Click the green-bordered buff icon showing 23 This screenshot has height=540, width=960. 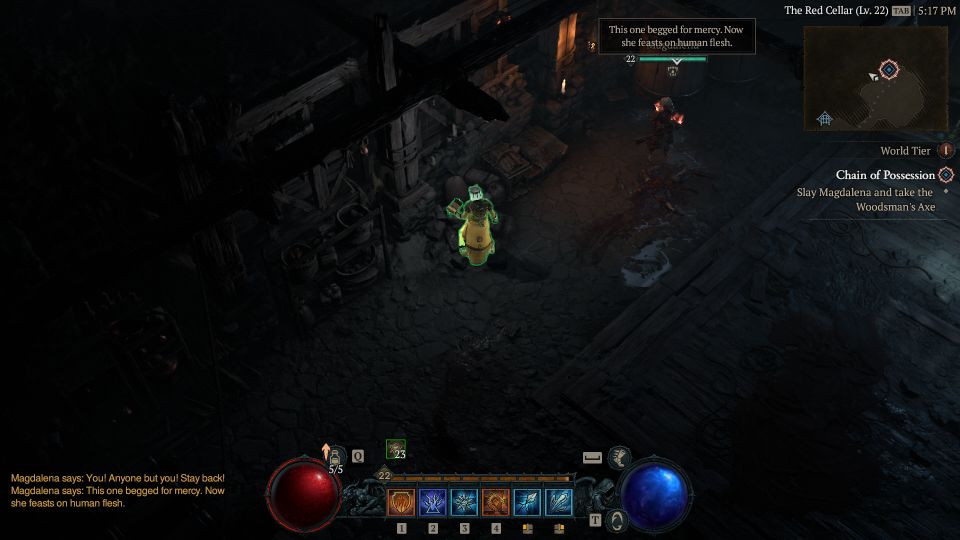(x=396, y=450)
